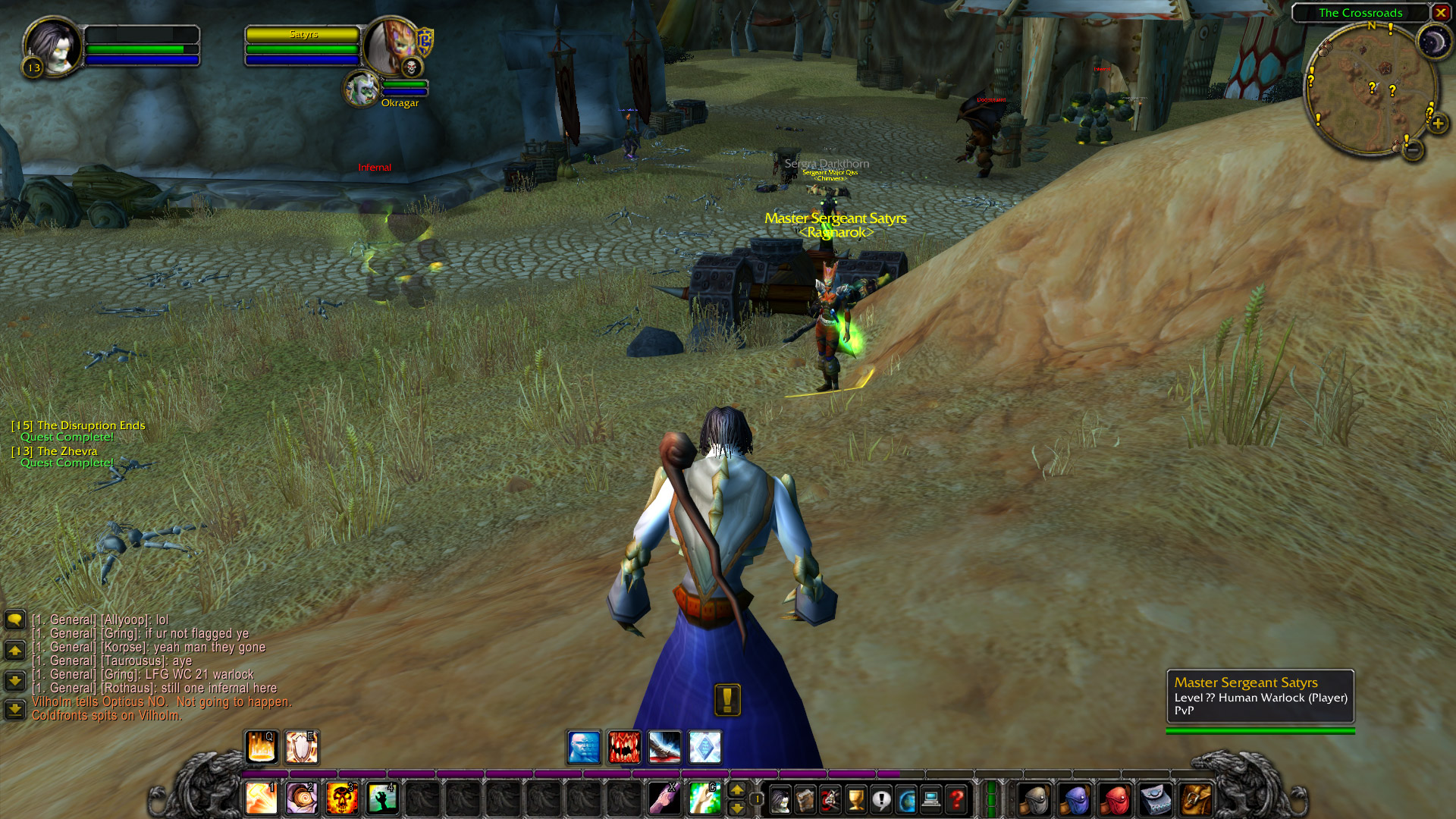Screen dimensions: 1456x819
Task: Select Okragar's target-of-target portrait
Action: [x=362, y=89]
